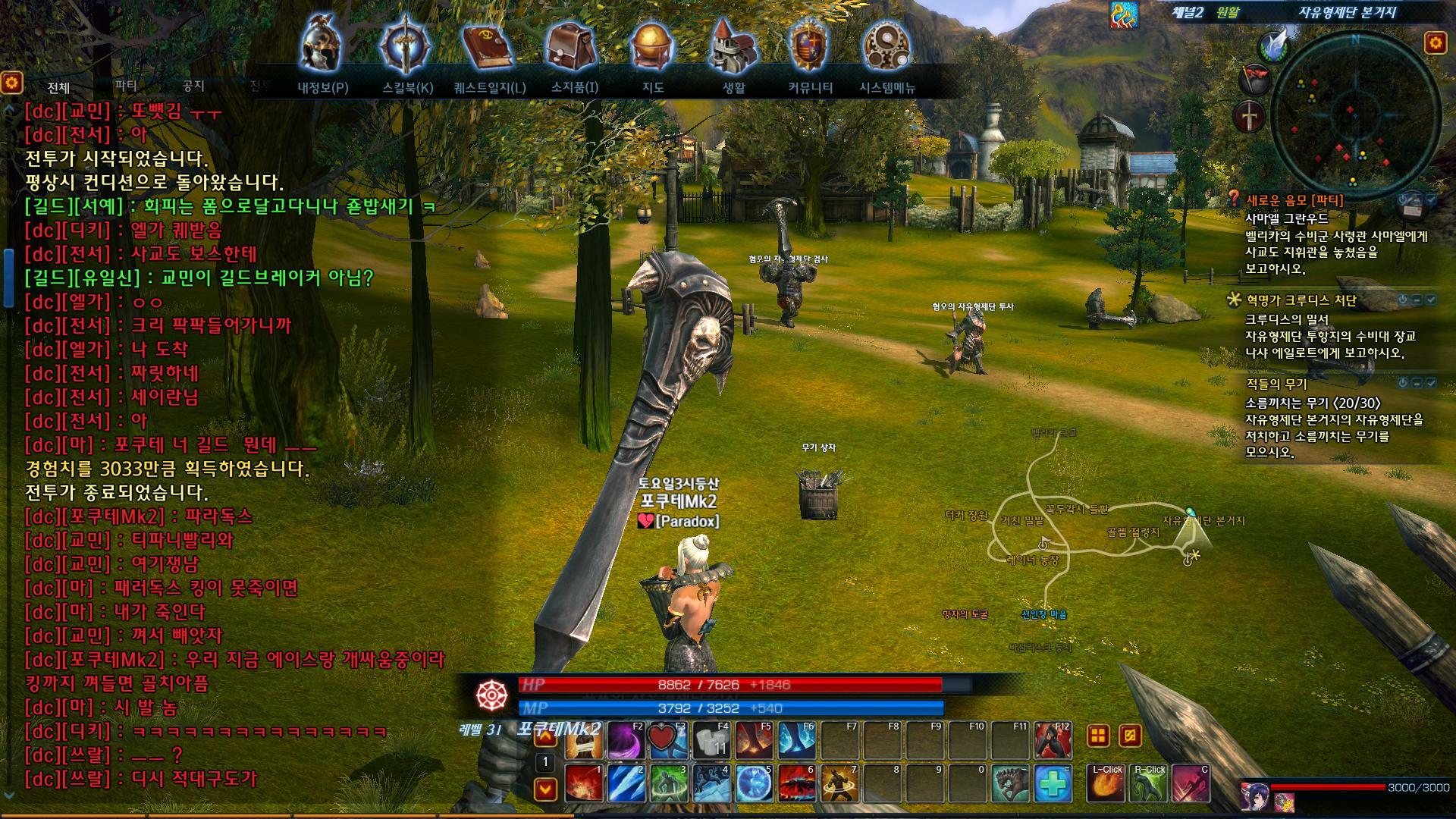Click the chat settings gear icon
The width and height of the screenshot is (1456, 819).
coord(11,82)
